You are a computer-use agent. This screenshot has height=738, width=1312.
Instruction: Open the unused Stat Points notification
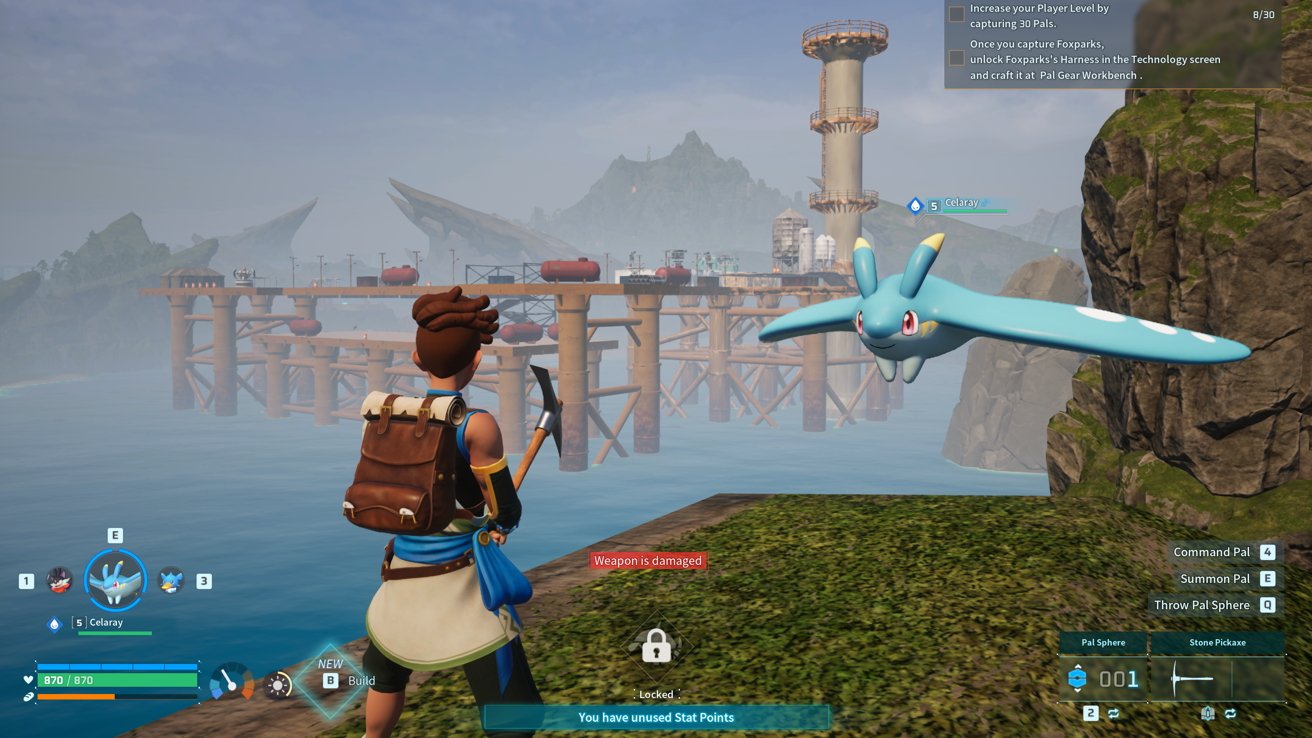pos(656,717)
